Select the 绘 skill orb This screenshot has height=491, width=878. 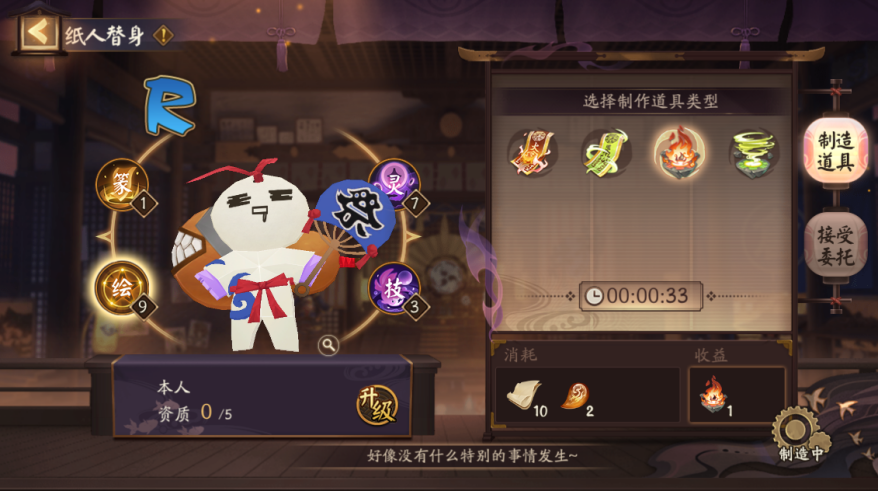click(x=121, y=287)
